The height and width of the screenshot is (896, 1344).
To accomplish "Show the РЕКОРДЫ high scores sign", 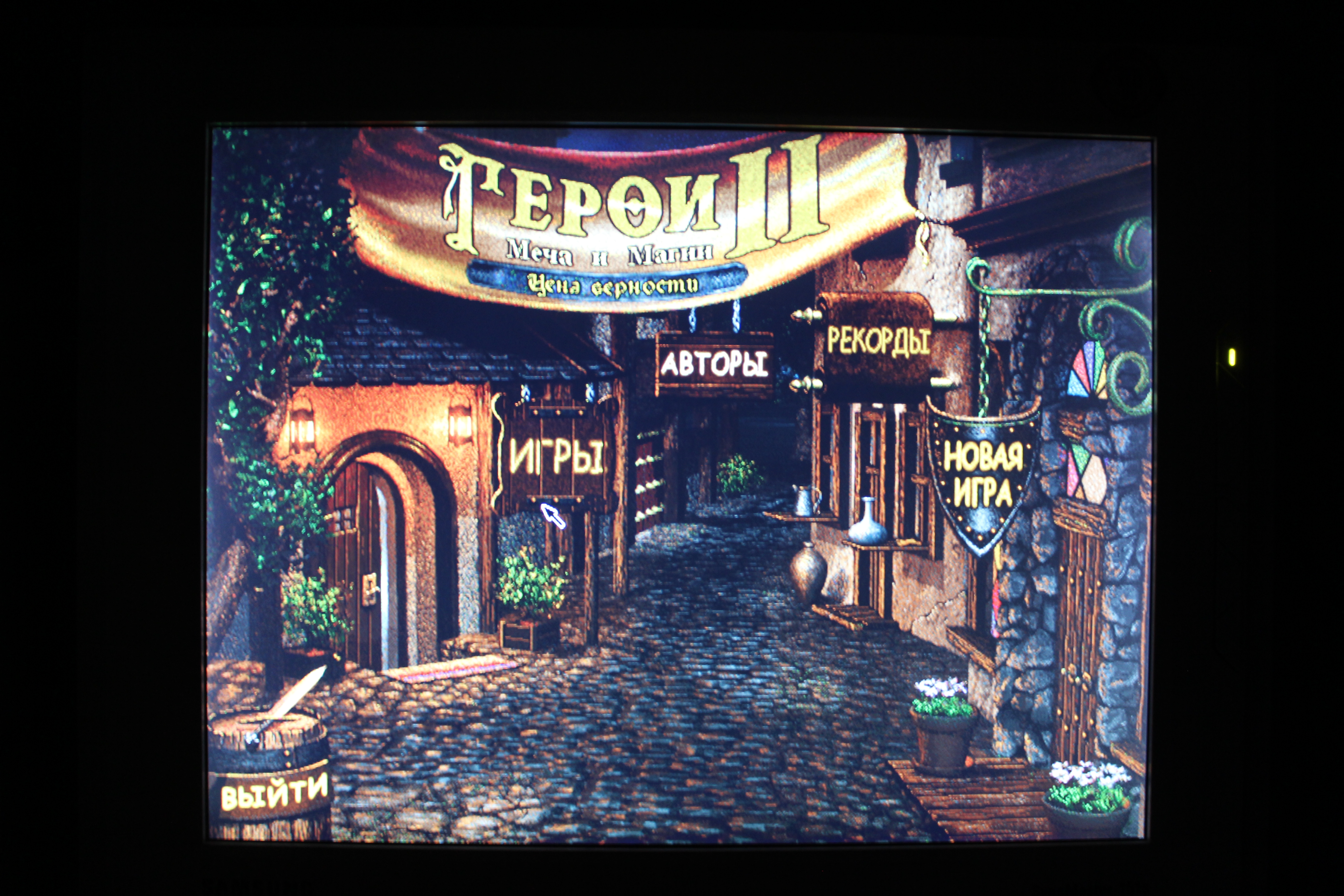I will (878, 341).
